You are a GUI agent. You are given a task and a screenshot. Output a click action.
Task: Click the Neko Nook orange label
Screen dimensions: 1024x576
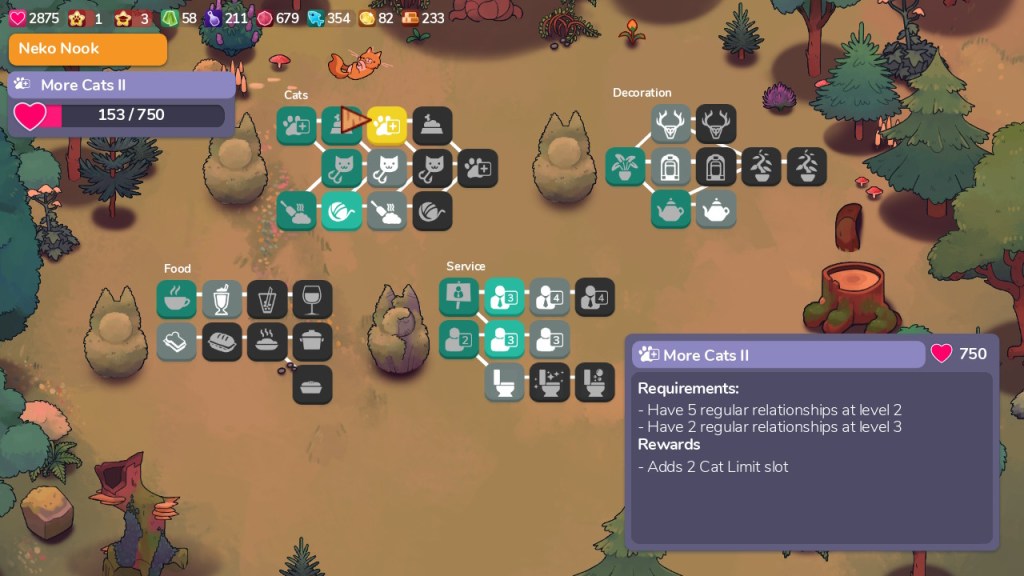[88, 49]
